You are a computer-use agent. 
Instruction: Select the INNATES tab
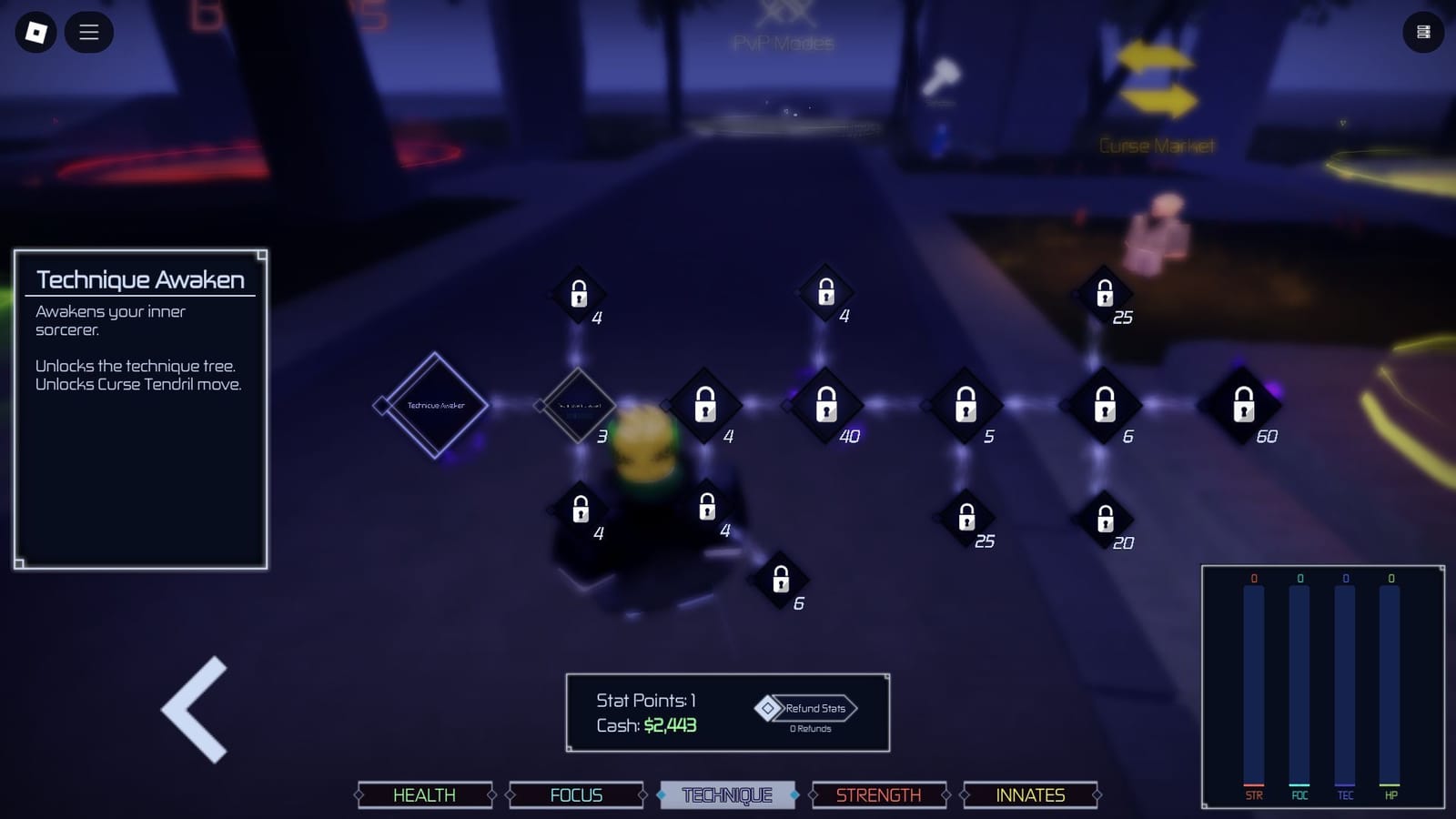[1028, 794]
